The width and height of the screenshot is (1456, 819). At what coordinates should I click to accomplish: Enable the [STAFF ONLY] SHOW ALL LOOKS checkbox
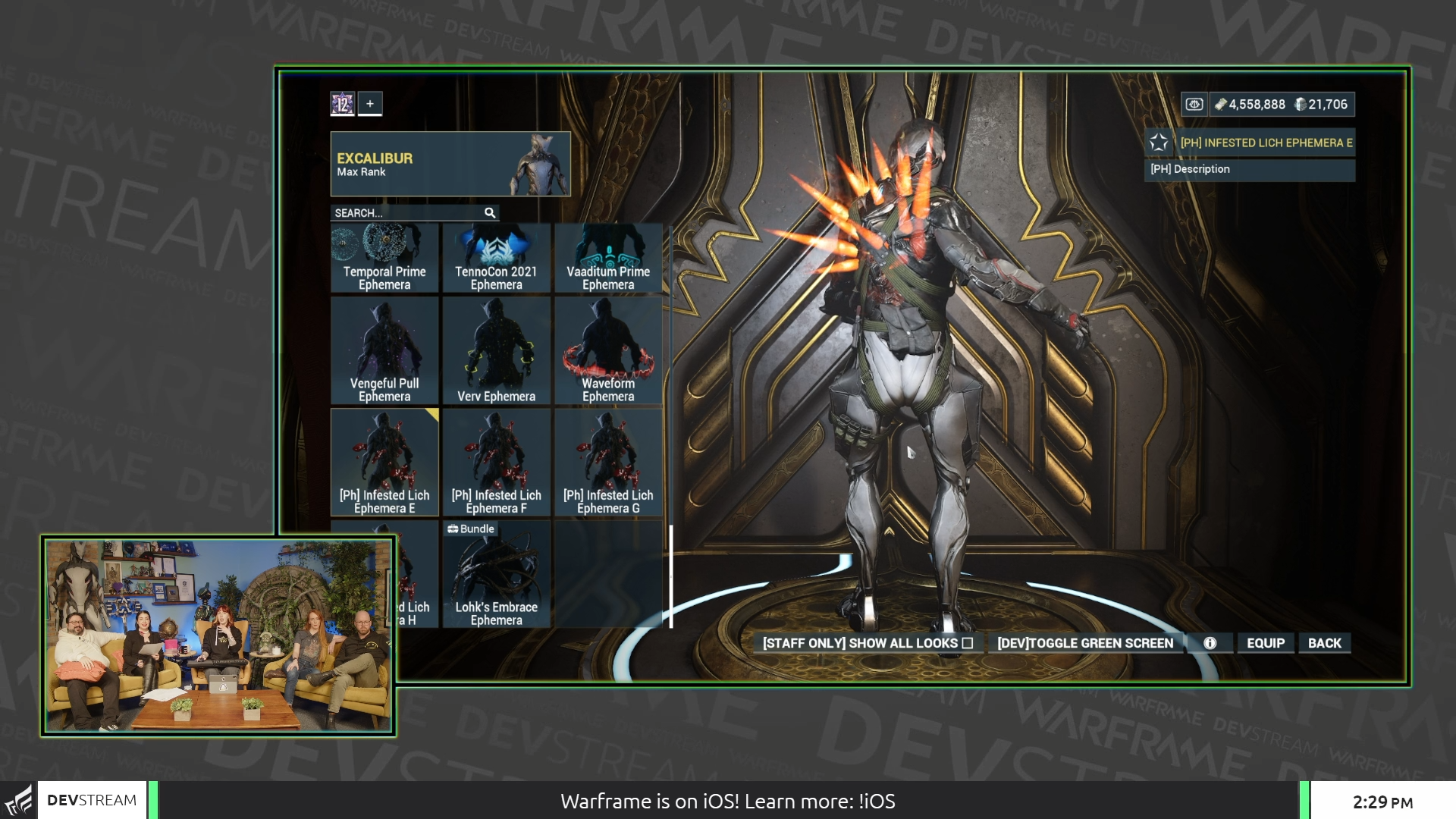coord(968,642)
